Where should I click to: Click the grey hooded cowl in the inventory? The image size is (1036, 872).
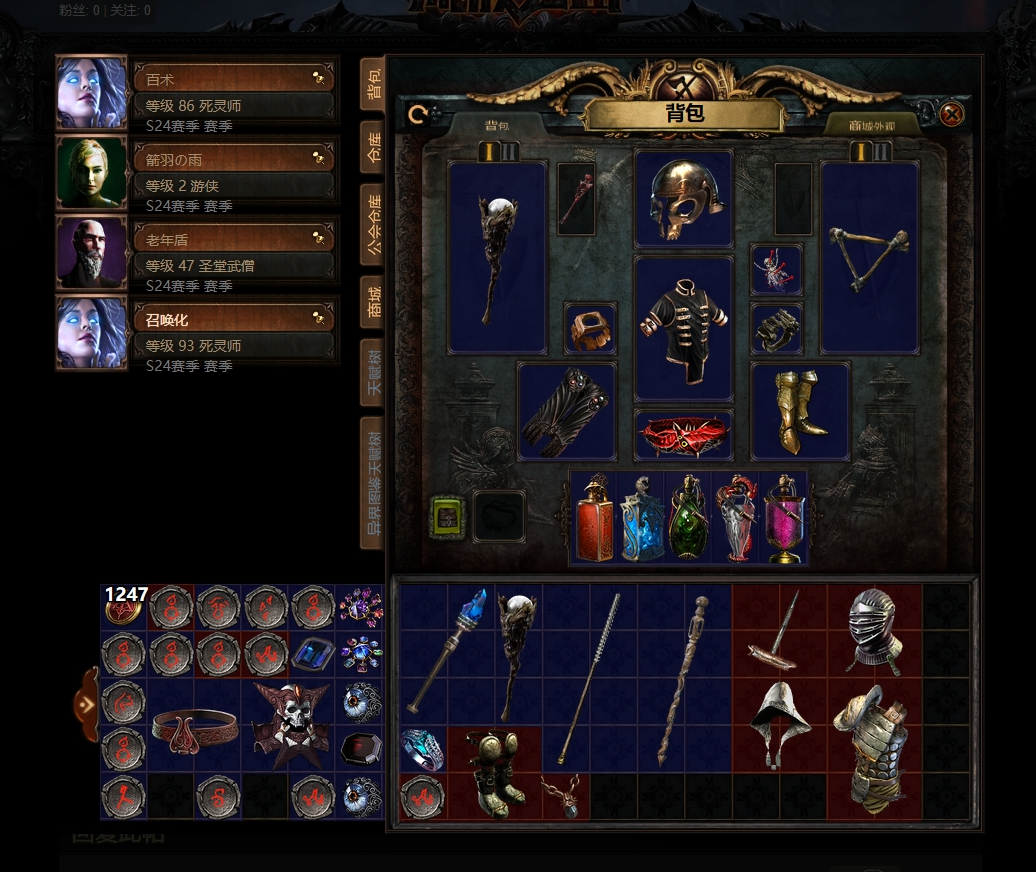tap(781, 724)
